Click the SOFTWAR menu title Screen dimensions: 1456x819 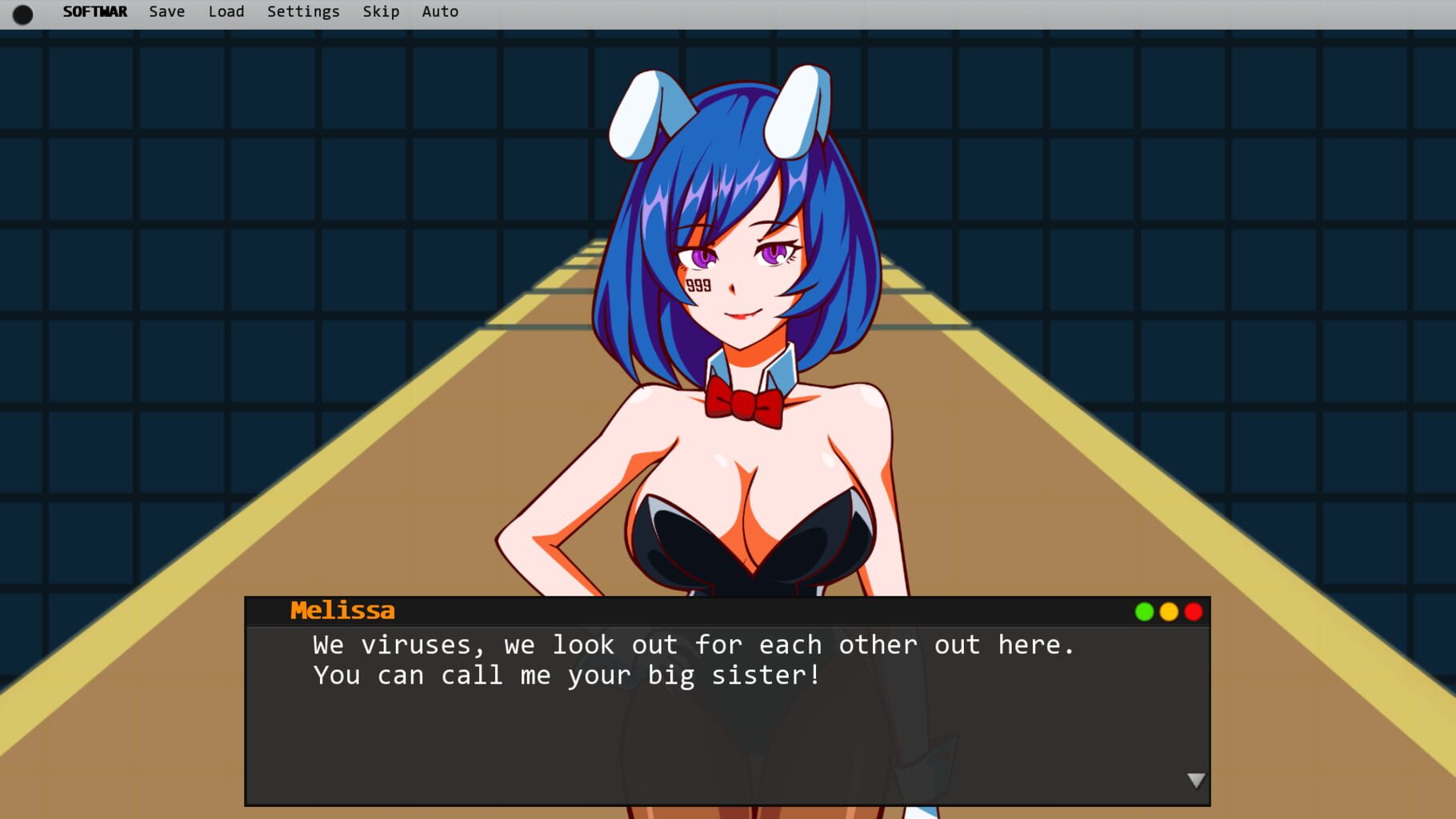[95, 11]
